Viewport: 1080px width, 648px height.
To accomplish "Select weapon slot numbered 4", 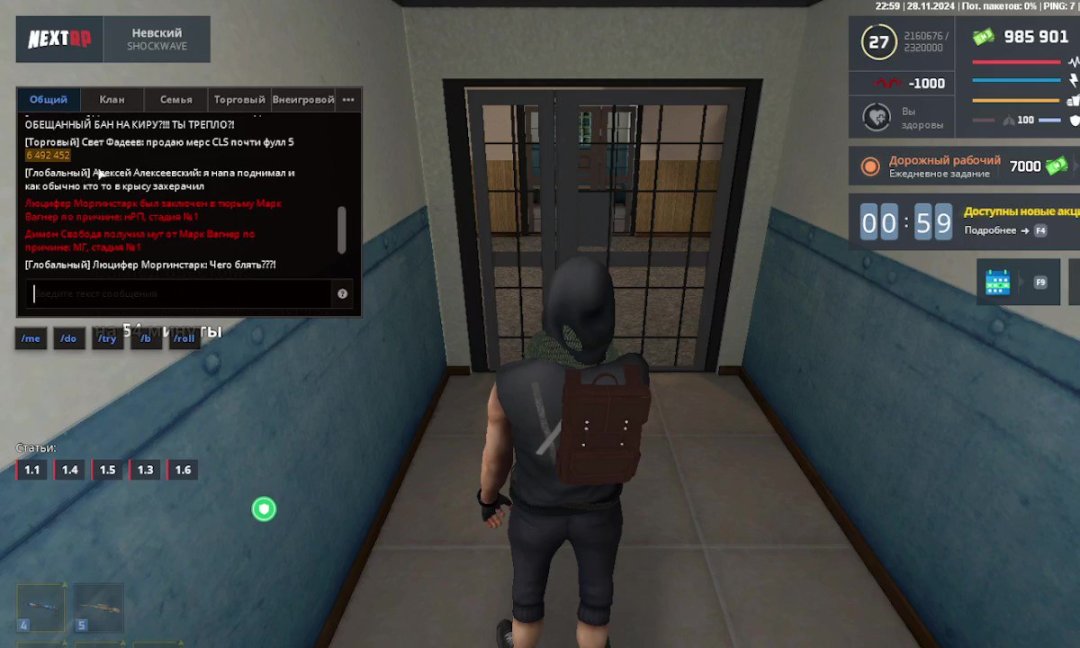I will tap(41, 608).
